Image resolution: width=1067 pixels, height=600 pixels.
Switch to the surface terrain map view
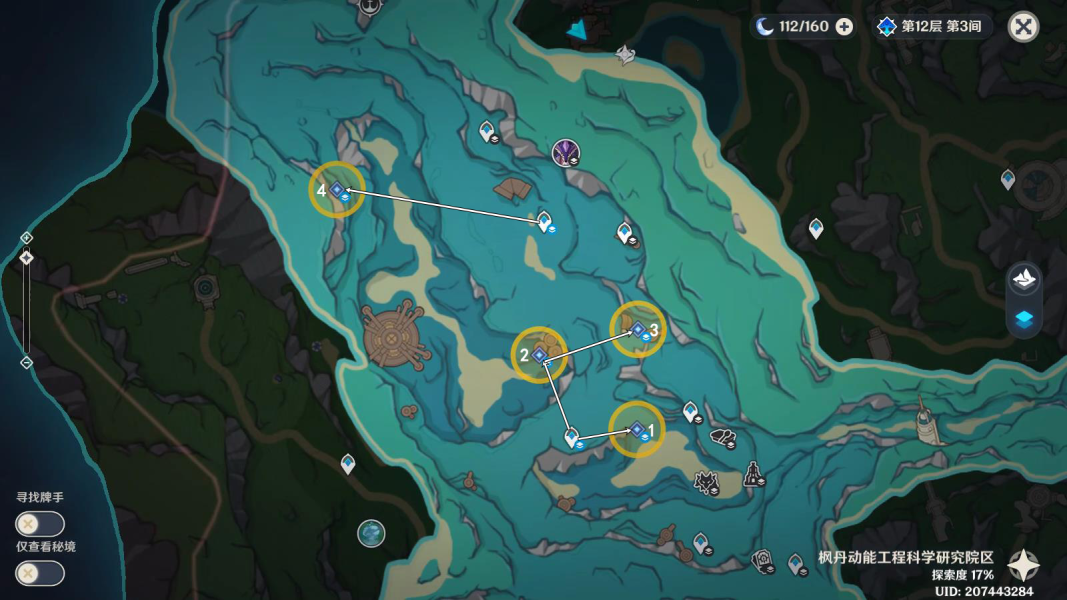(1026, 278)
